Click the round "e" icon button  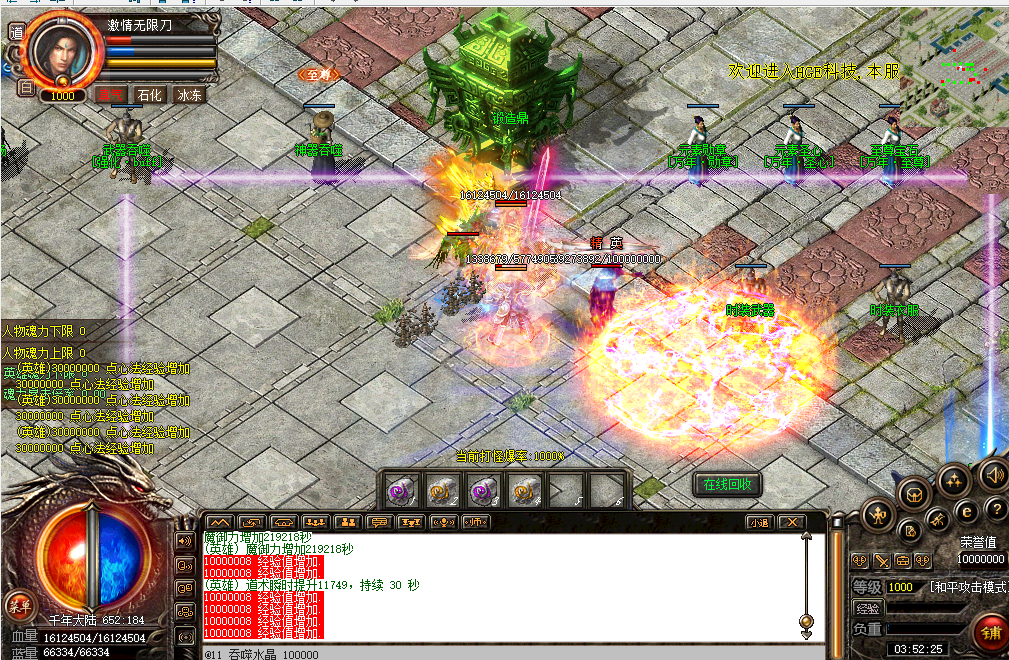click(x=967, y=510)
